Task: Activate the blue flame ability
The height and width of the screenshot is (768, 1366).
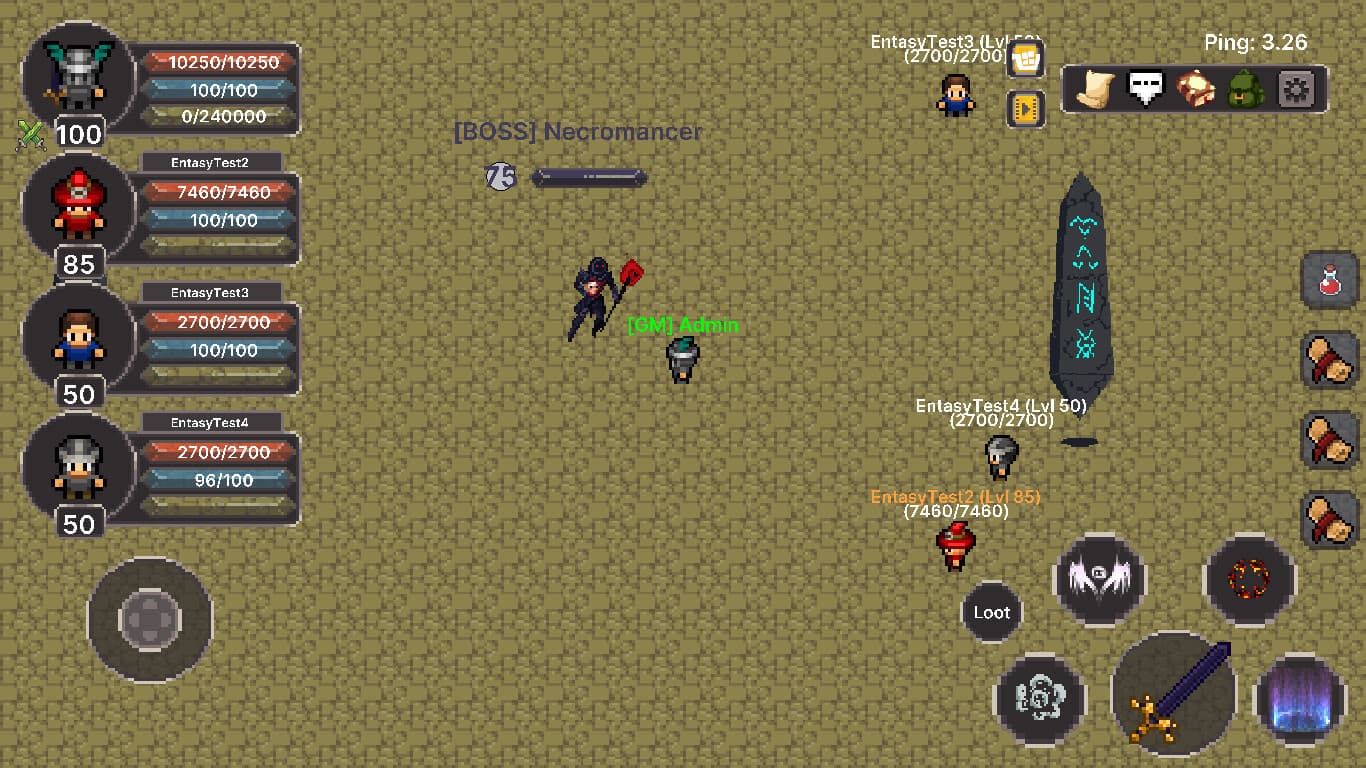Action: pyautogui.click(x=1298, y=700)
